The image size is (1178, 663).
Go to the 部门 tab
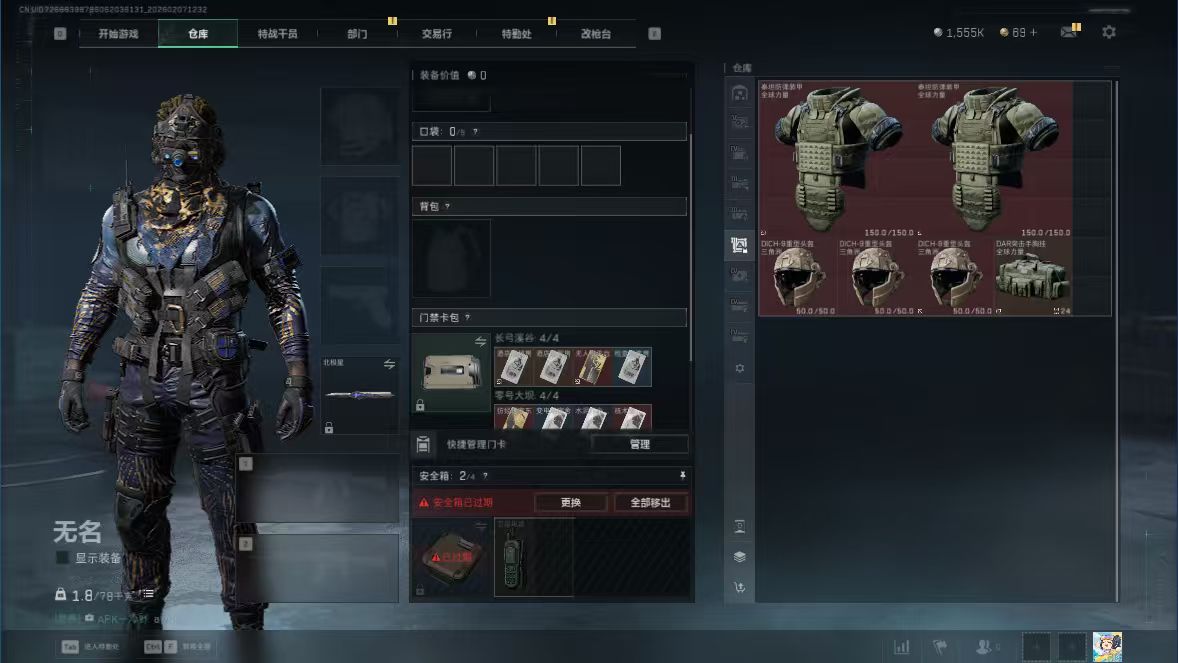point(357,34)
